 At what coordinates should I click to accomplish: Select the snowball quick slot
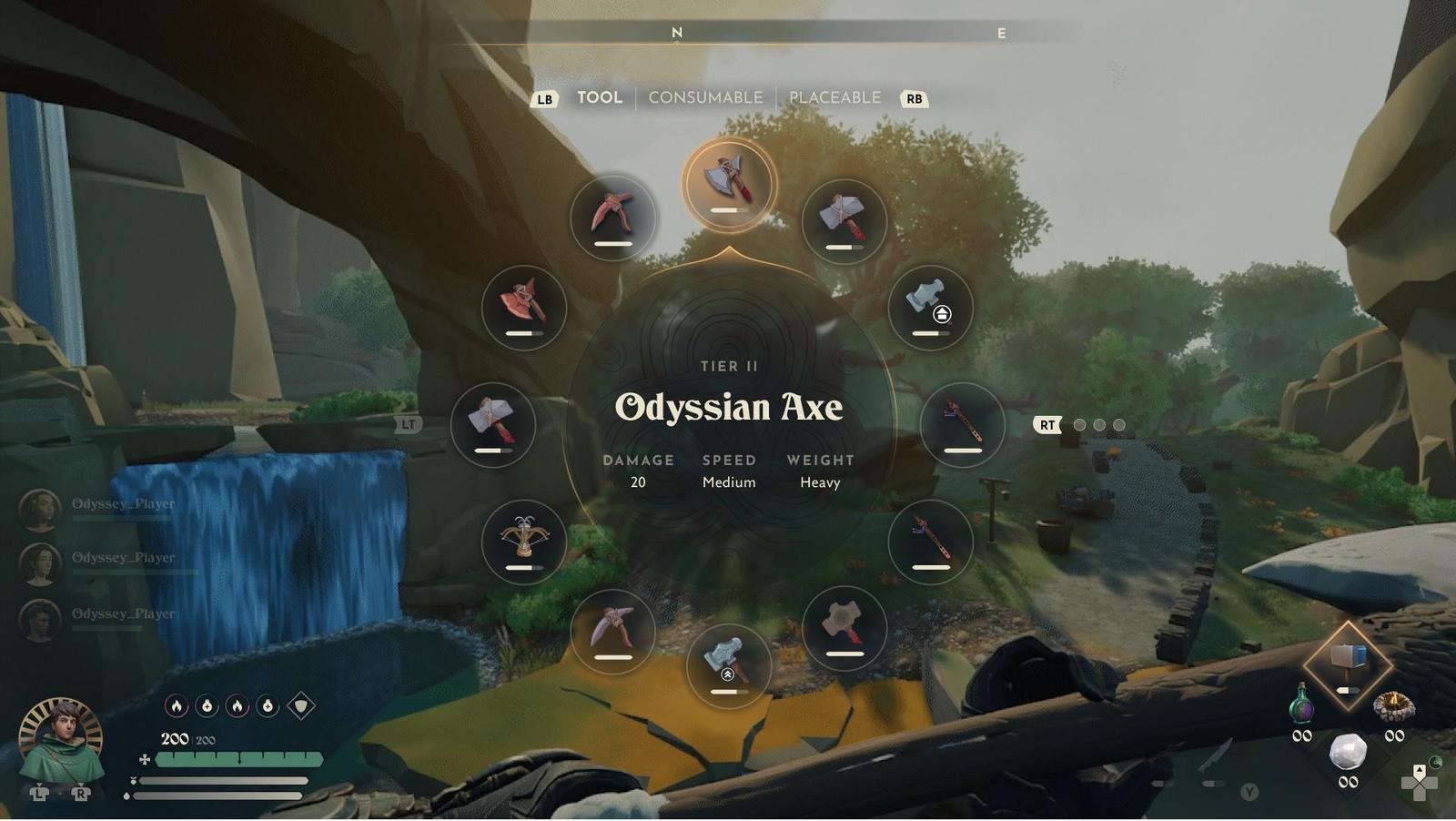[x=1350, y=754]
